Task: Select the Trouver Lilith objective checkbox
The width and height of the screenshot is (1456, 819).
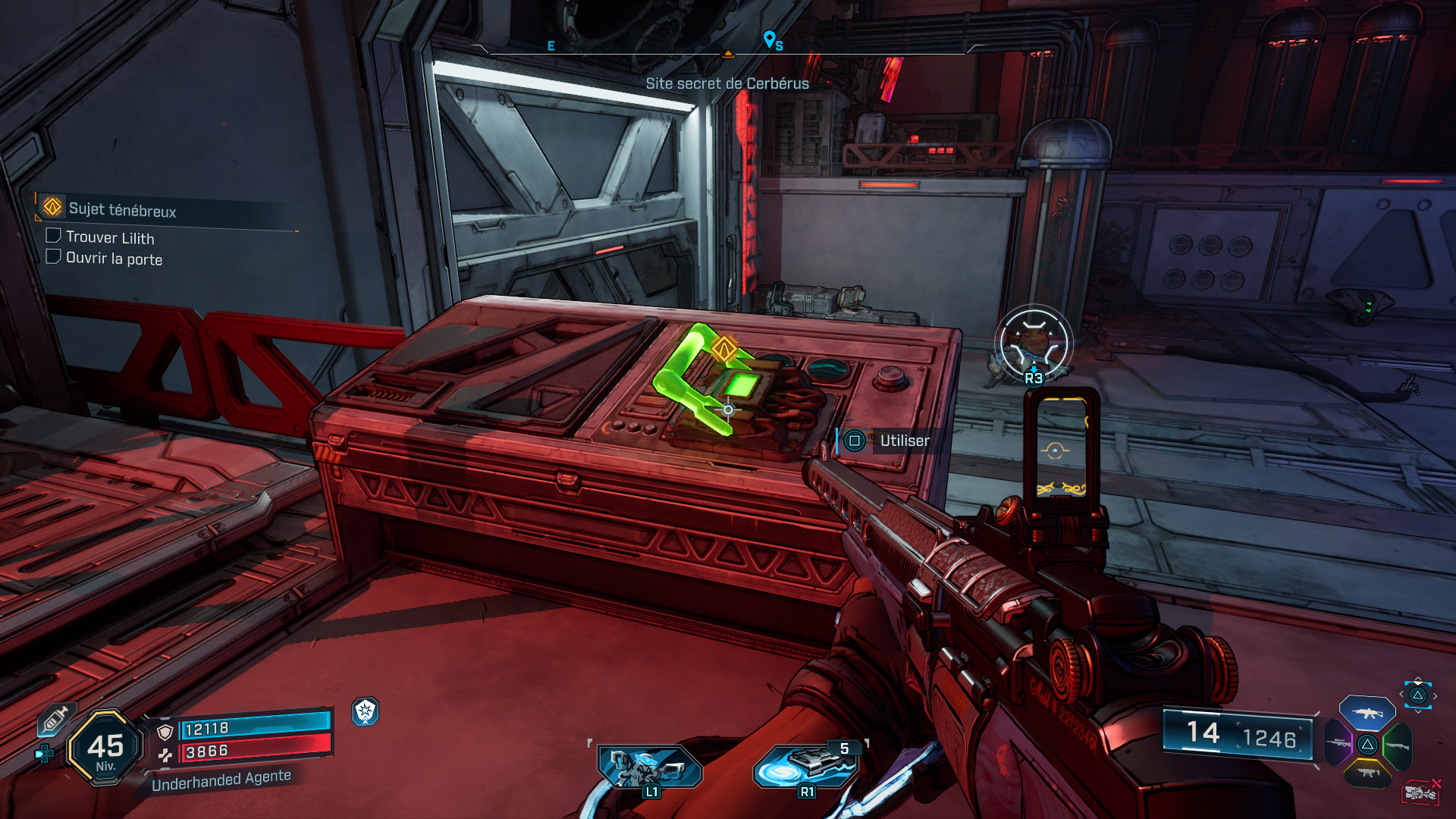Action: (x=53, y=236)
